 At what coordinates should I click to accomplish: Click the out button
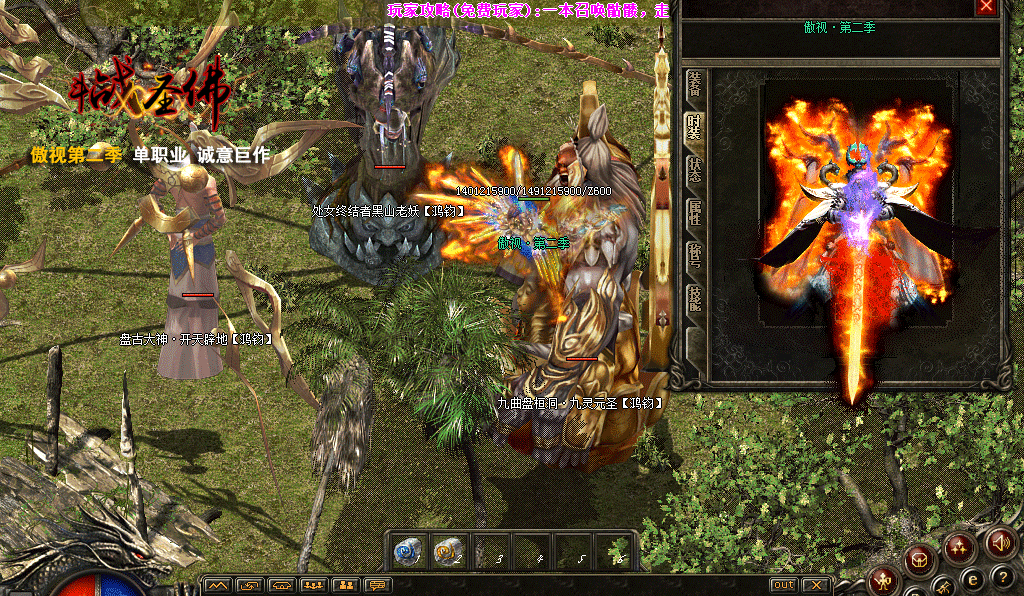784,585
